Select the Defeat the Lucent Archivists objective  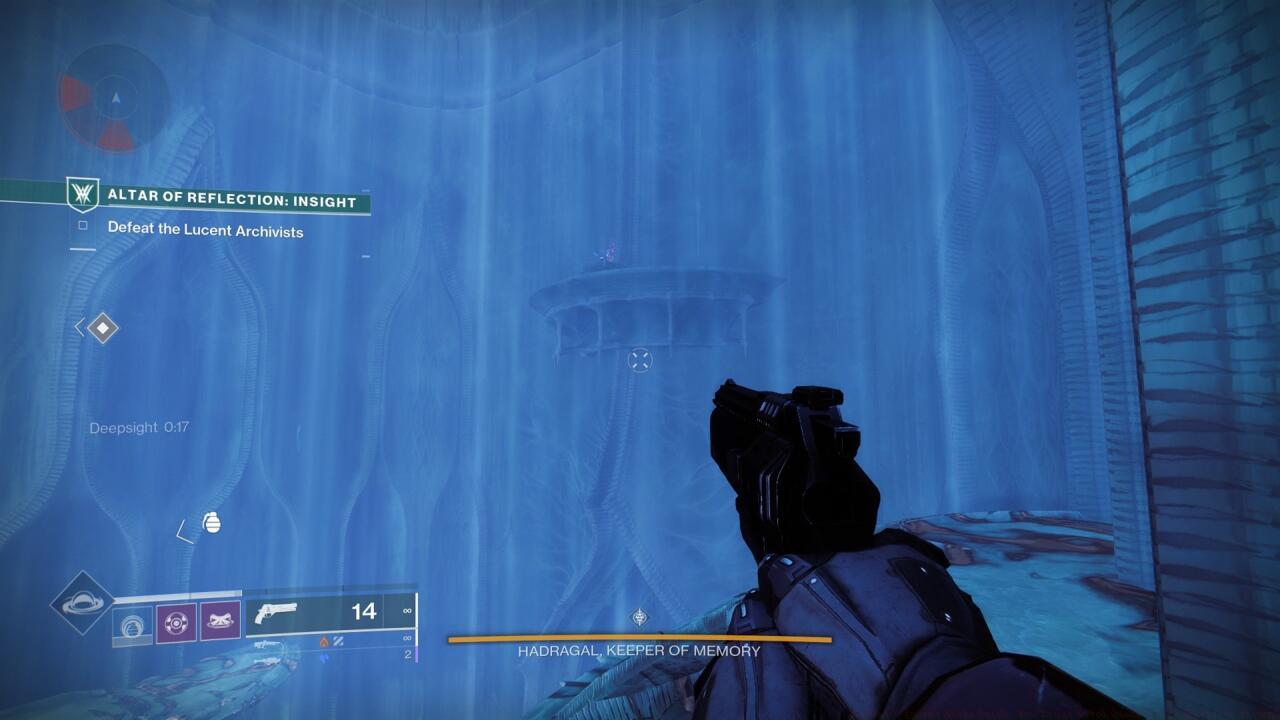click(205, 231)
